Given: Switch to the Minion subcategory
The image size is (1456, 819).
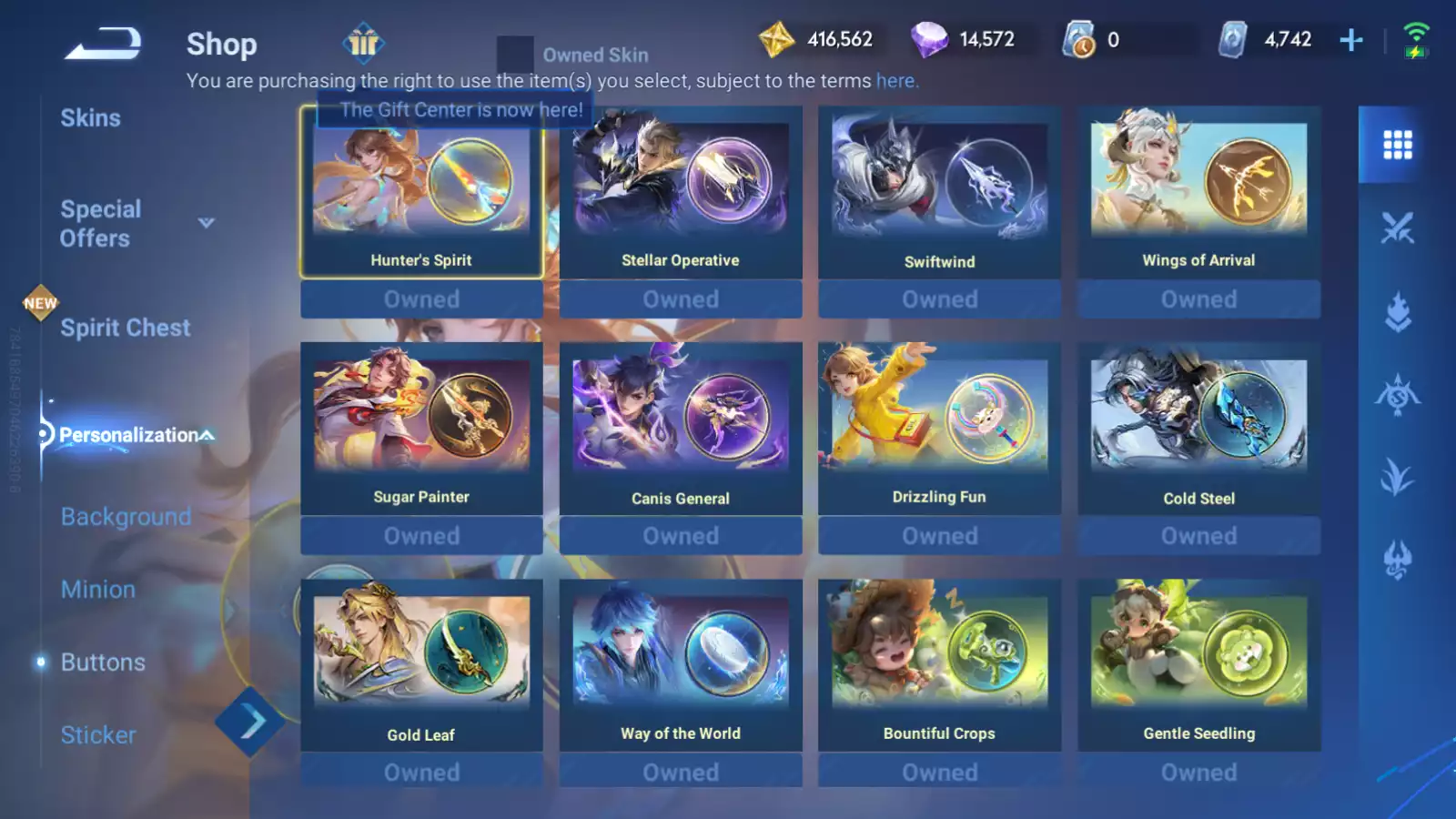Looking at the screenshot, I should 98,590.
